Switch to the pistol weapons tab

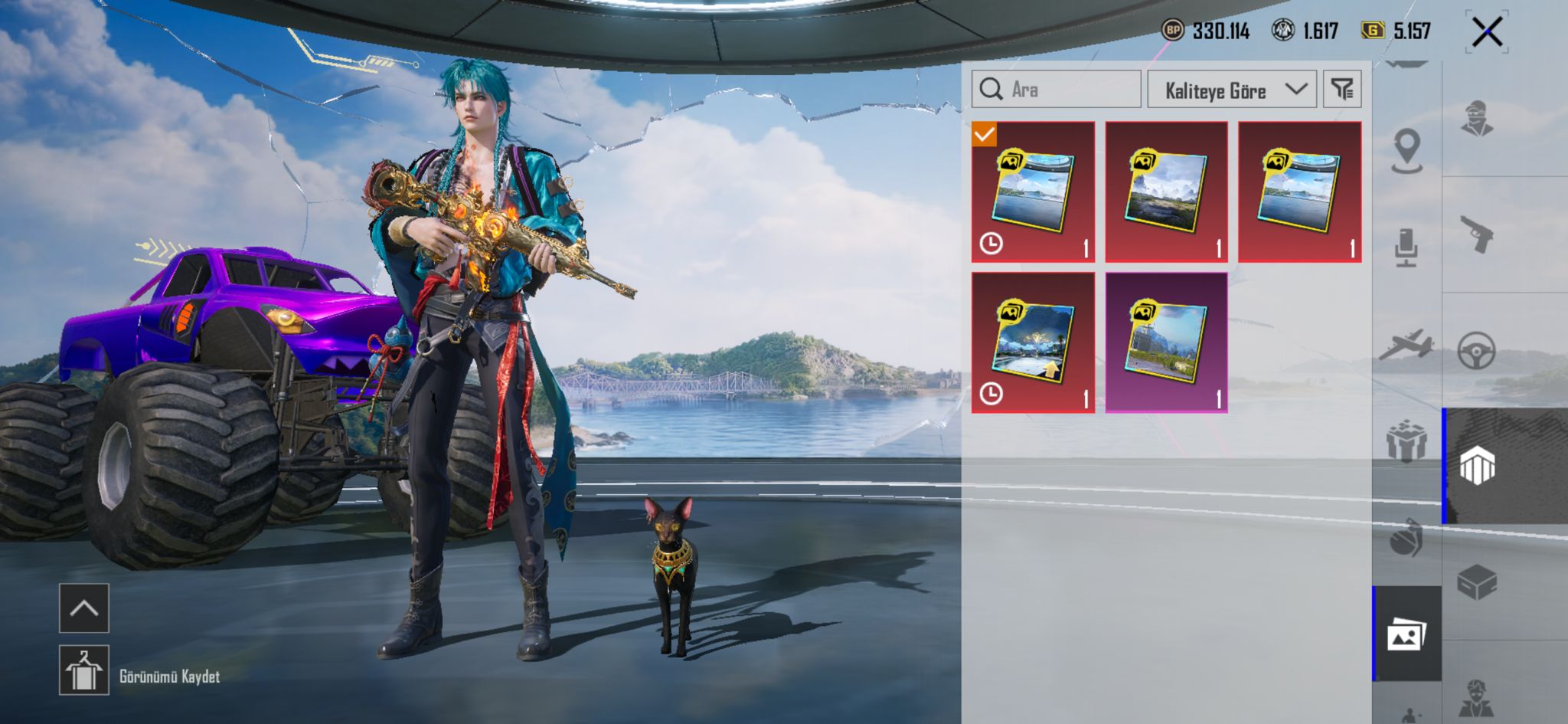(x=1477, y=234)
